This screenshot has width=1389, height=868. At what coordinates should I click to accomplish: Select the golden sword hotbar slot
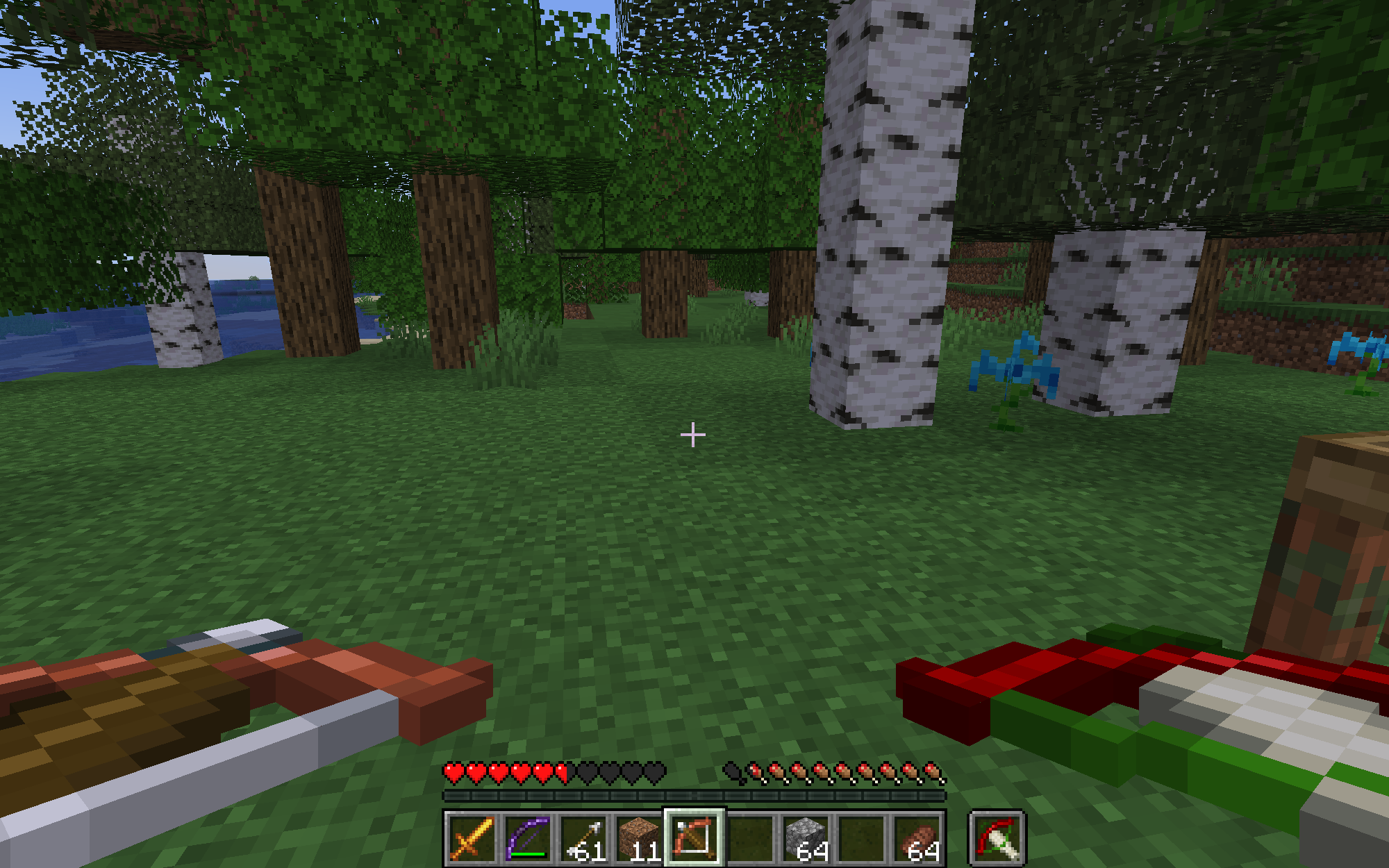pos(472,838)
